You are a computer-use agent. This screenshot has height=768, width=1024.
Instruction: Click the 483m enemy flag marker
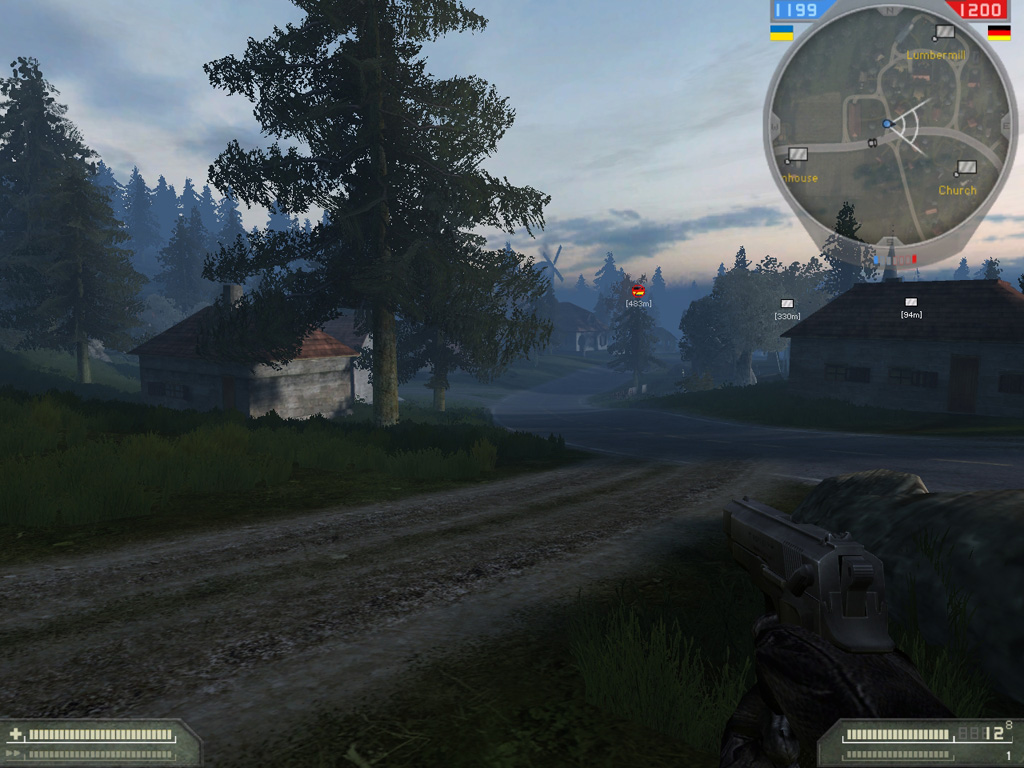(x=638, y=291)
